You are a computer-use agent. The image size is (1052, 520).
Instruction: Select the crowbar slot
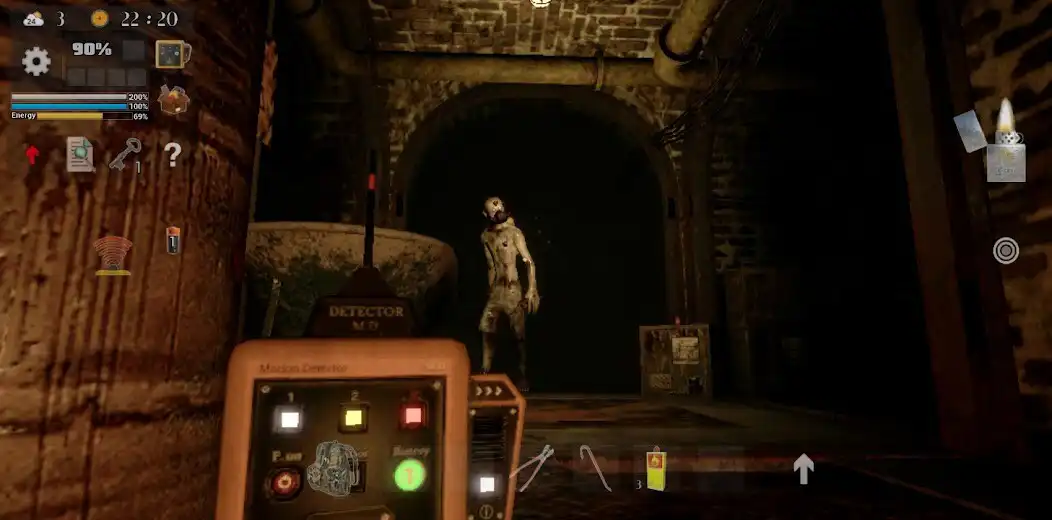coord(596,467)
